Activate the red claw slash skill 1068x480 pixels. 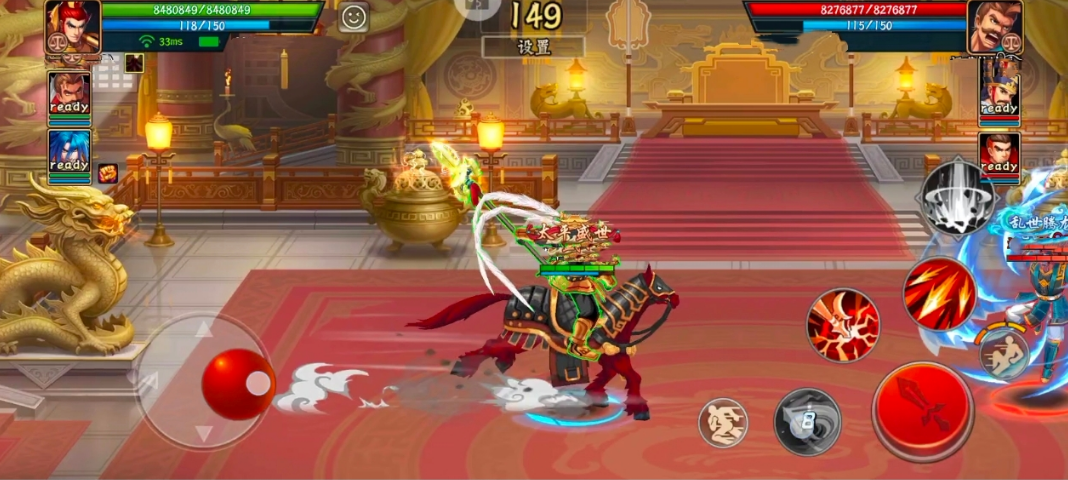pos(843,324)
